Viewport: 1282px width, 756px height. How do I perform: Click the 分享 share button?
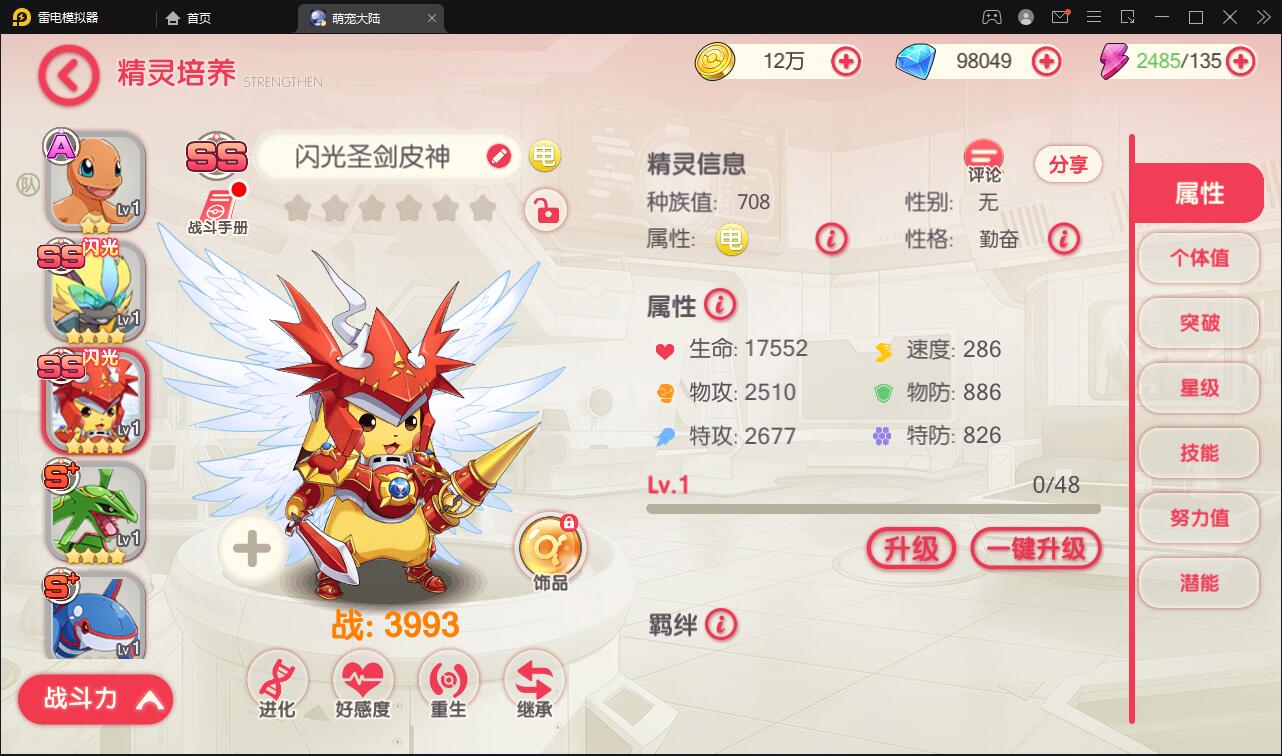(x=1068, y=164)
